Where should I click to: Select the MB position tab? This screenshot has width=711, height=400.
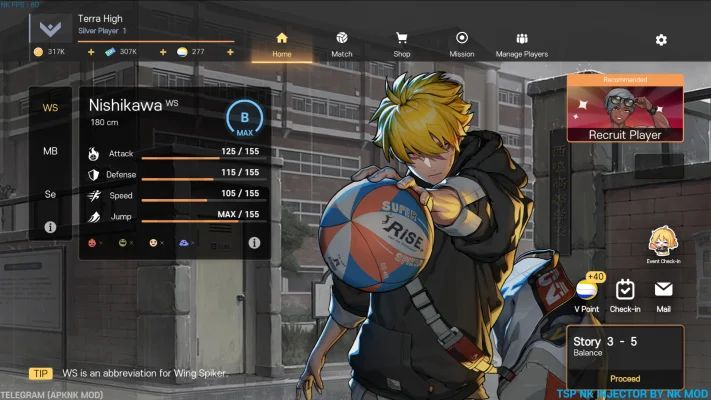click(50, 151)
